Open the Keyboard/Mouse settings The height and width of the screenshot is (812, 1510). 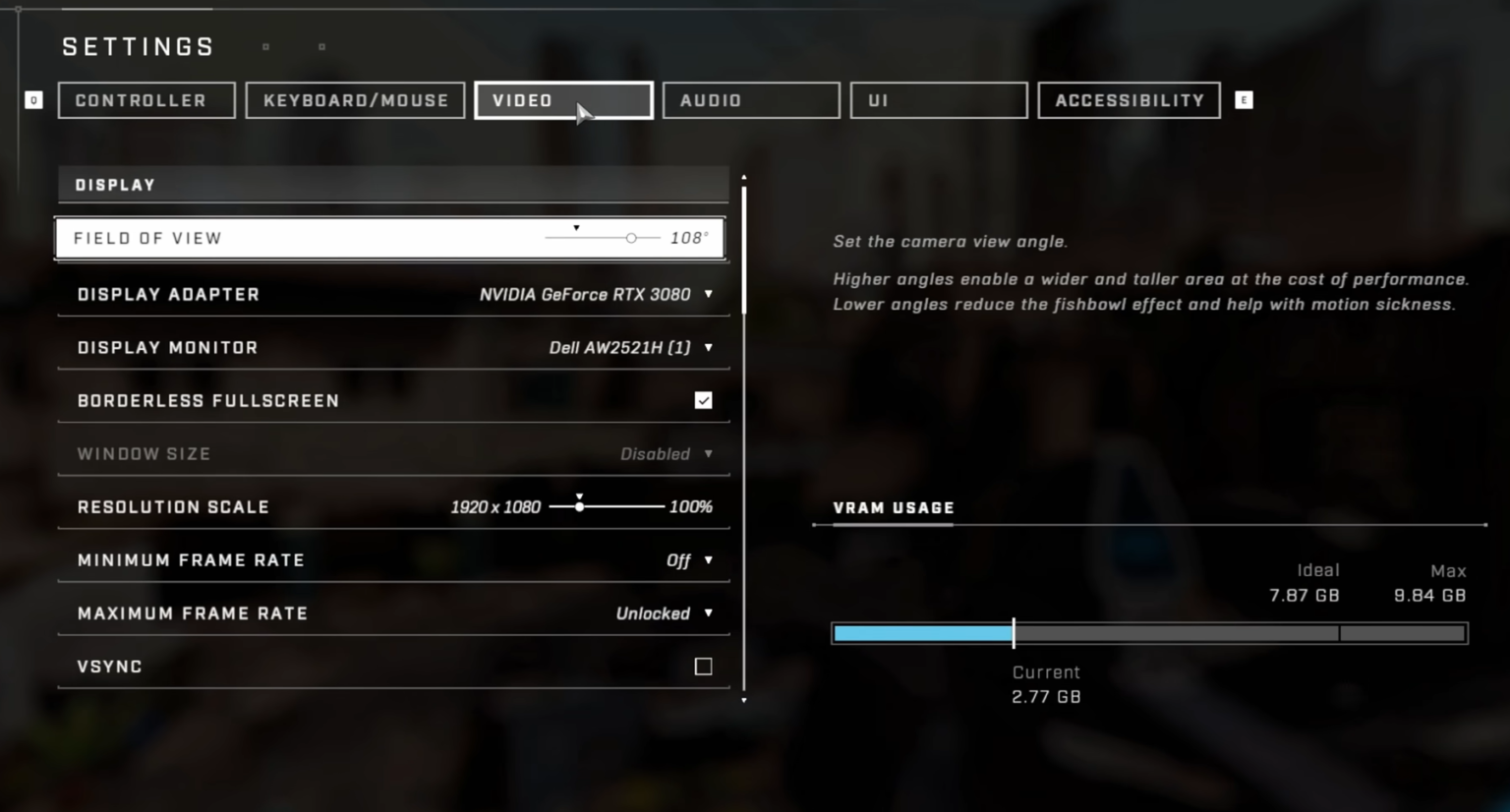pyautogui.click(x=355, y=99)
